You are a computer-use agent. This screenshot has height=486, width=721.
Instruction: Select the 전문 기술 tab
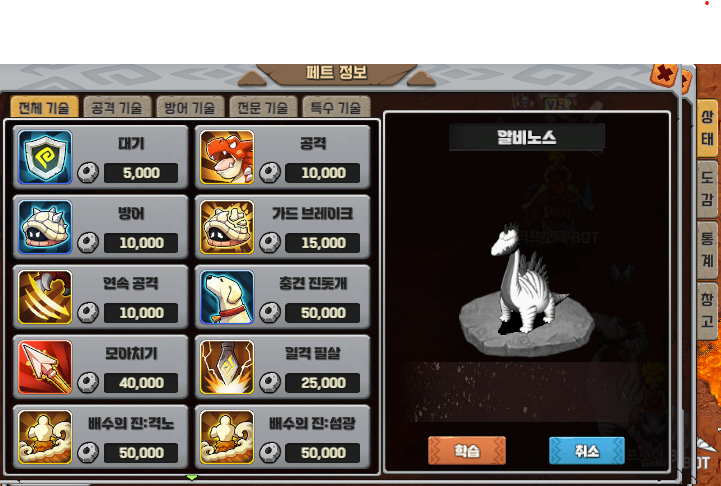click(263, 107)
